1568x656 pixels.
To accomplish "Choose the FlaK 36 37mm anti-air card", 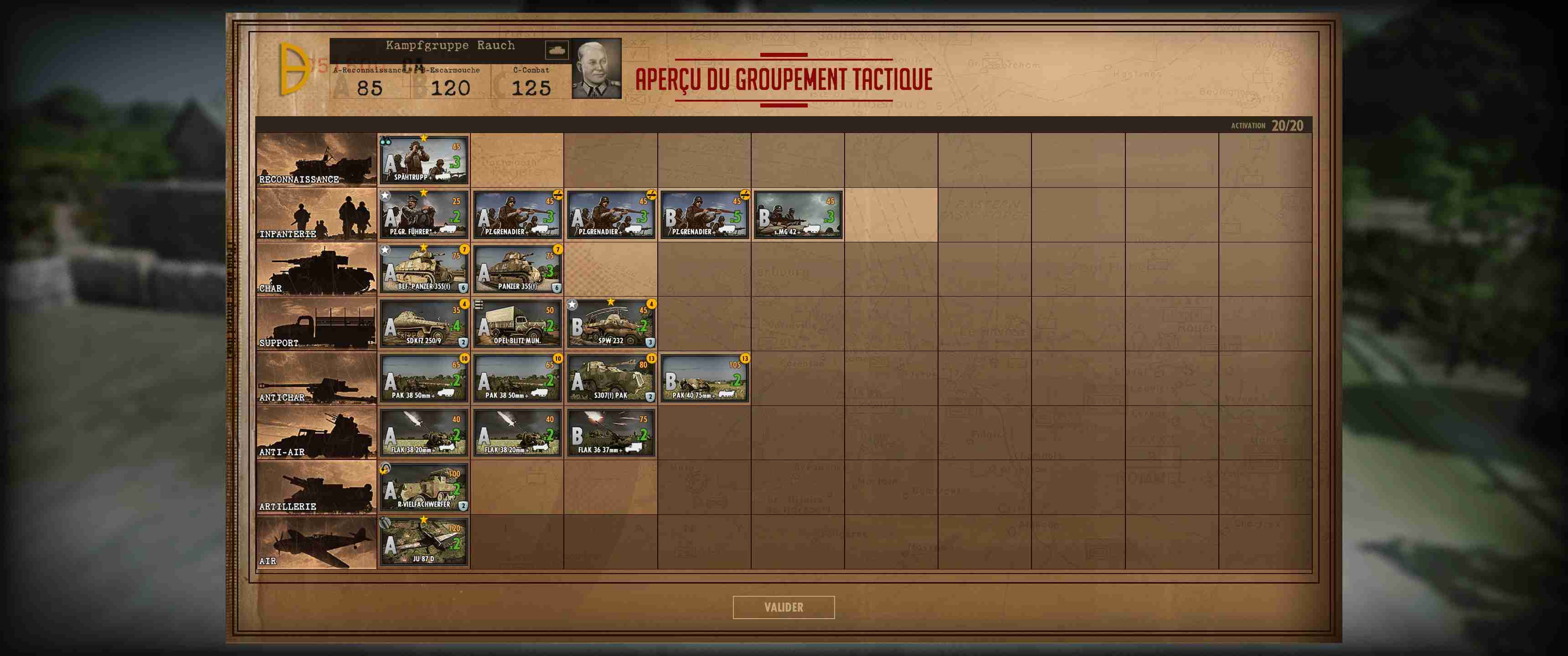I will (611, 433).
